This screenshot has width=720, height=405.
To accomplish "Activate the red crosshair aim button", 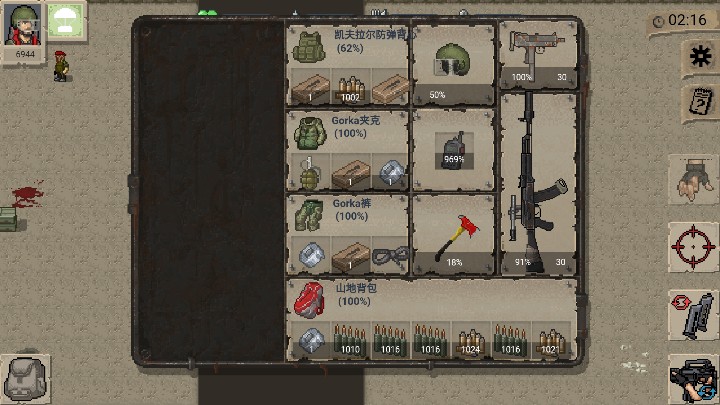I will tap(693, 245).
